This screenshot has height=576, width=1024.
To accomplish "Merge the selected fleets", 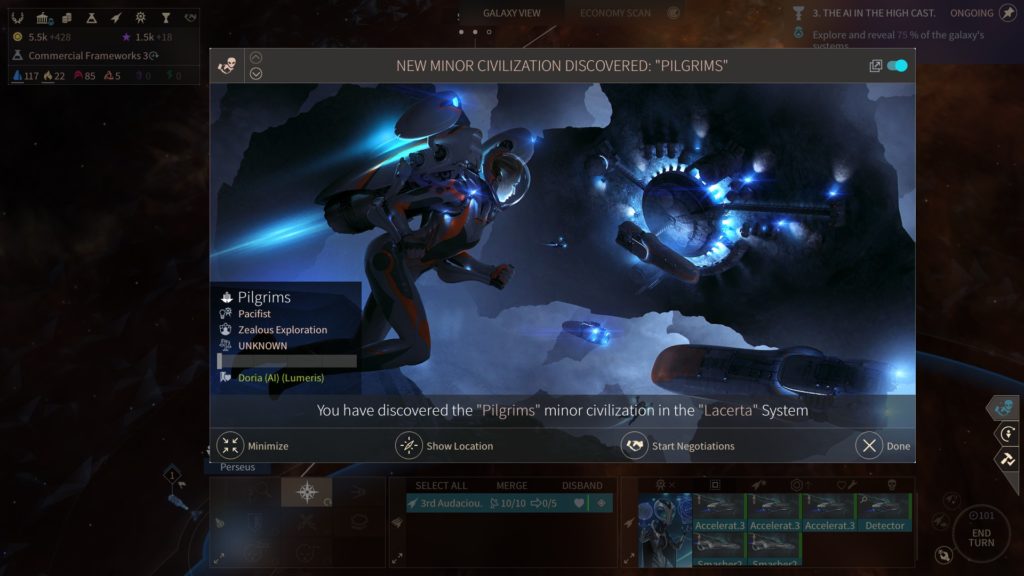I will 510,486.
